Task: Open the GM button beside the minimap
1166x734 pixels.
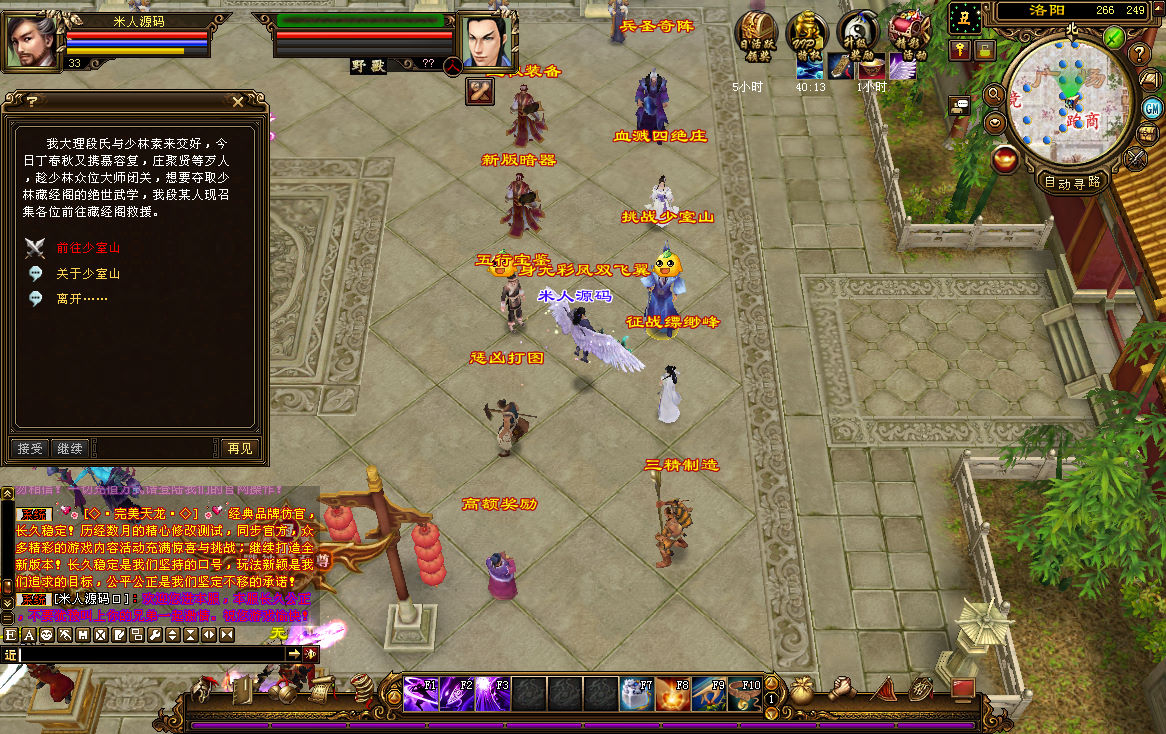Action: tap(1152, 108)
